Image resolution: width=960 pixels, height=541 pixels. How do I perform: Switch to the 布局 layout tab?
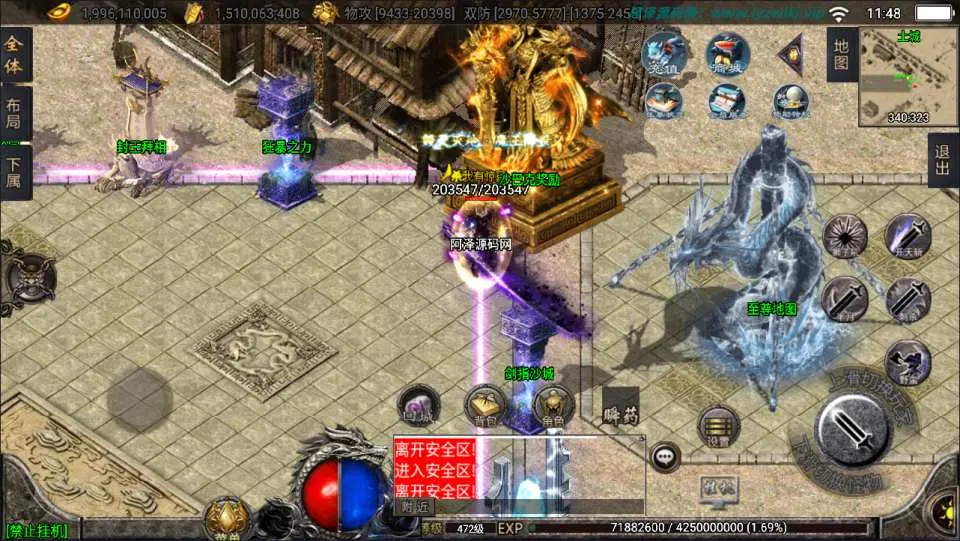coord(15,114)
